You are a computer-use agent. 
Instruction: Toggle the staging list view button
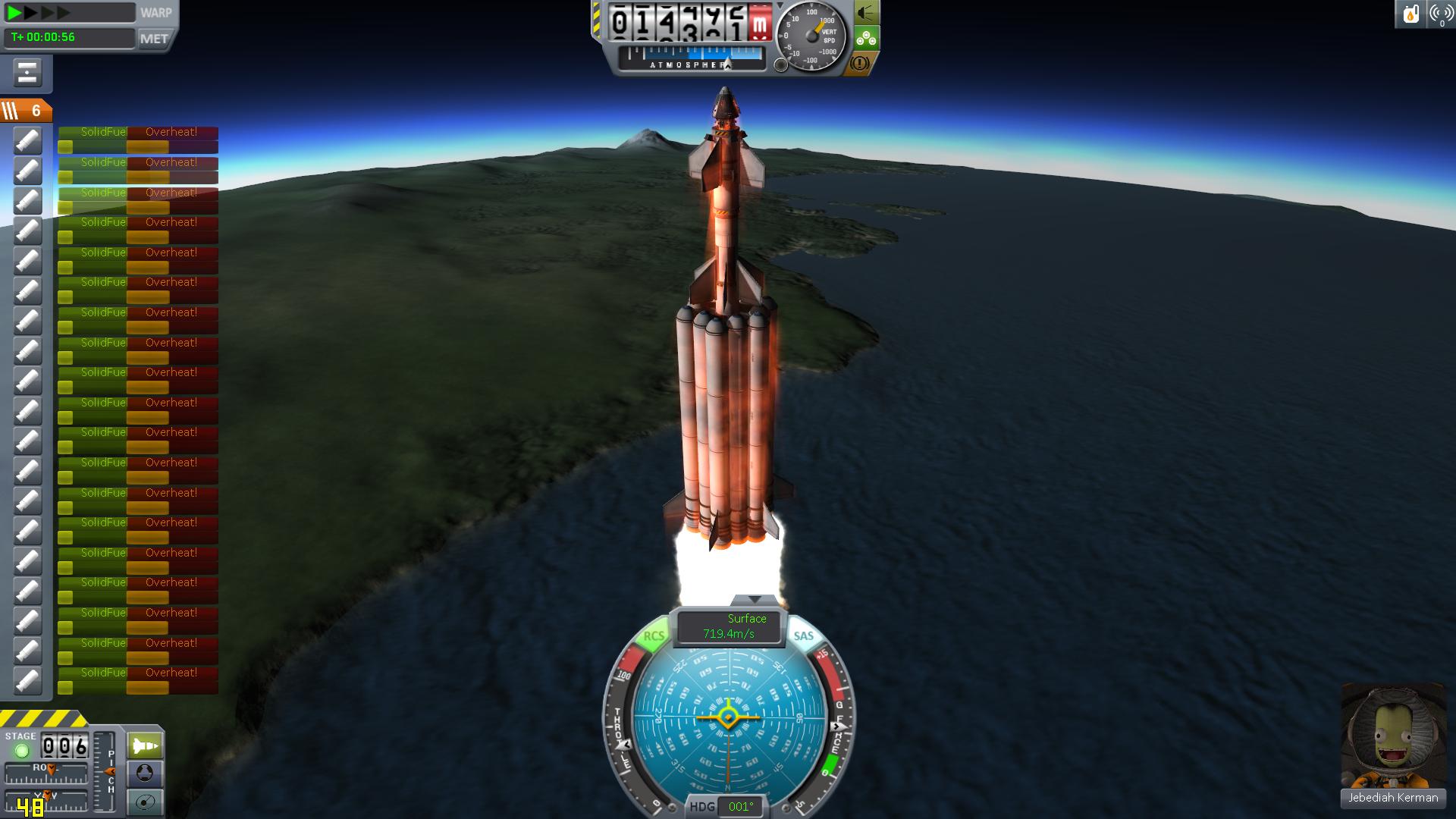click(27, 74)
